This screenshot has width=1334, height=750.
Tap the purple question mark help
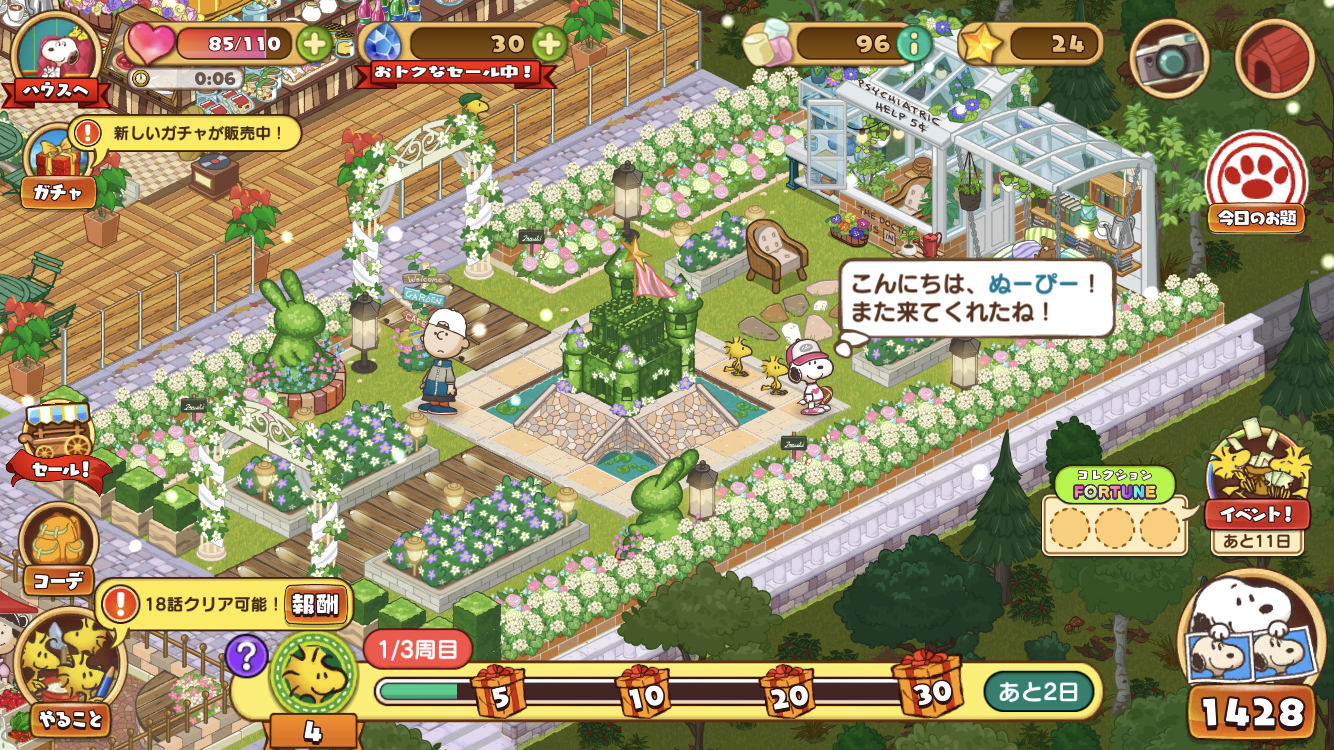pyautogui.click(x=245, y=656)
